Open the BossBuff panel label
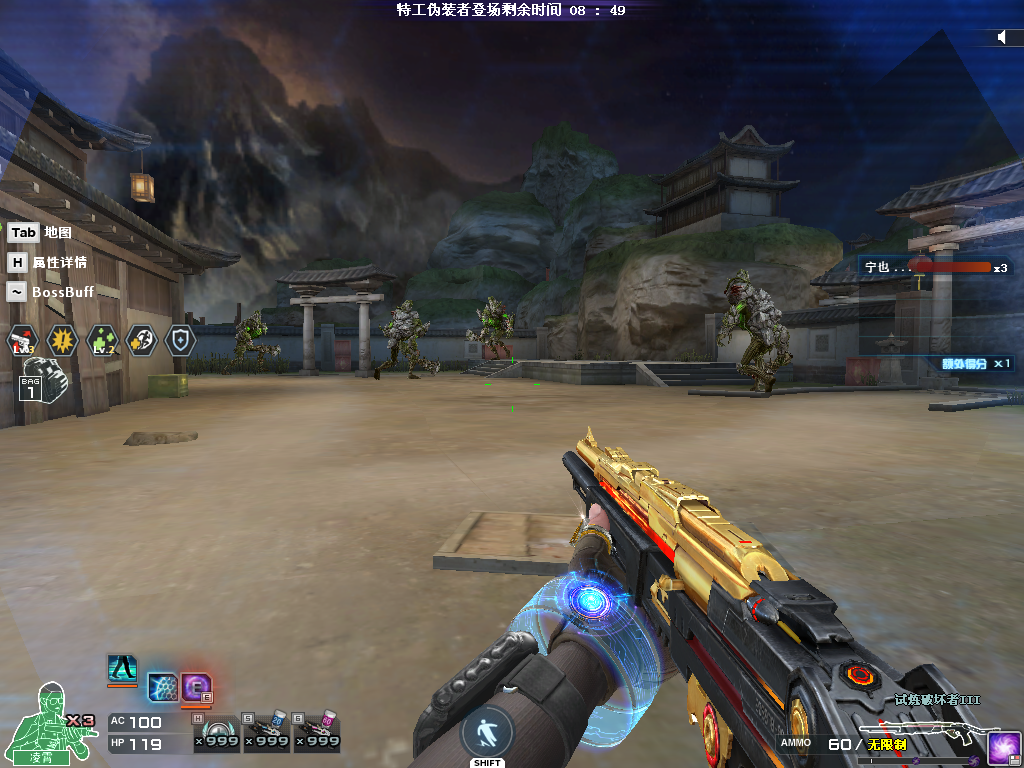 click(x=63, y=292)
